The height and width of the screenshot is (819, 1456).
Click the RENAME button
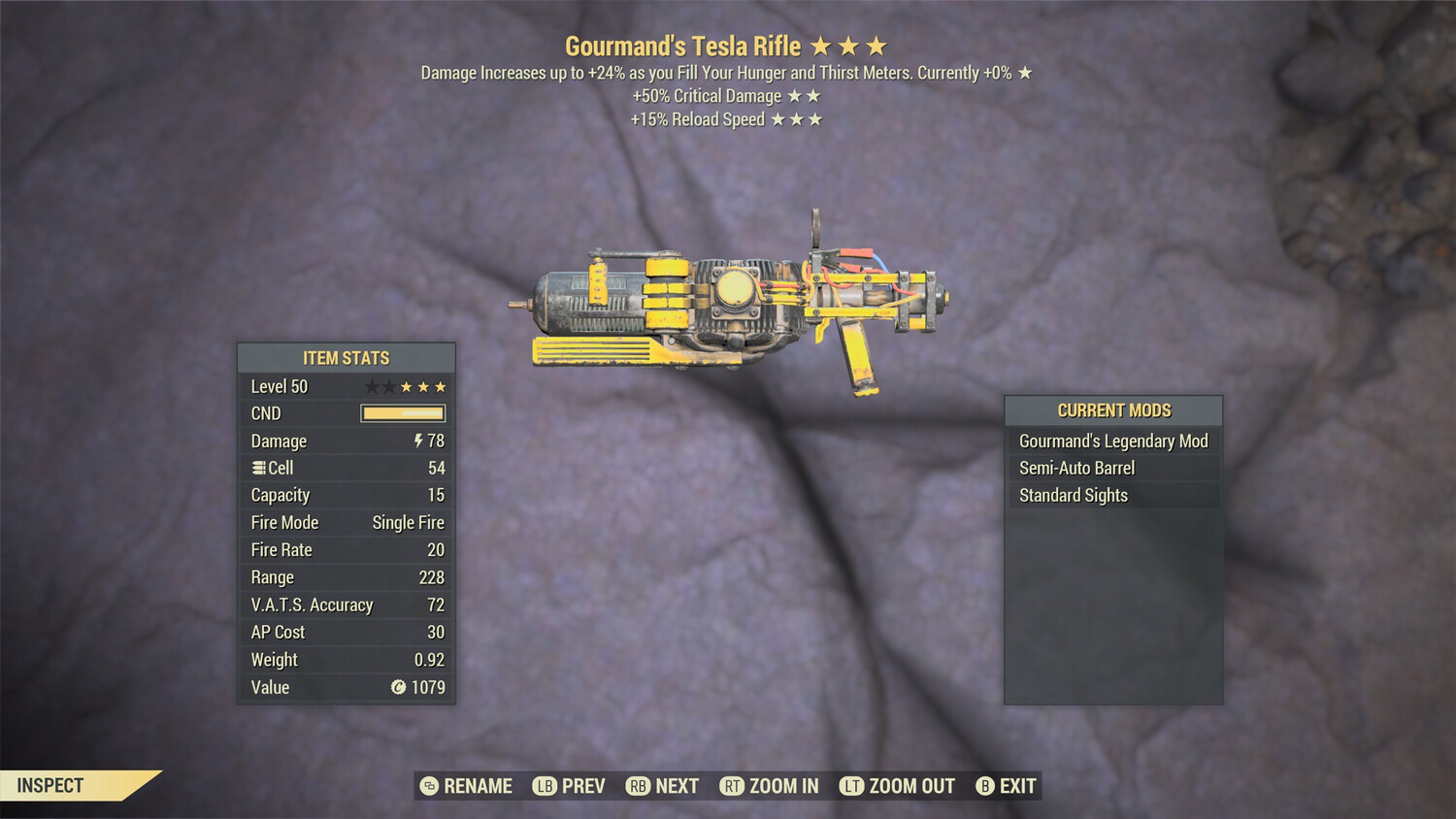478,786
